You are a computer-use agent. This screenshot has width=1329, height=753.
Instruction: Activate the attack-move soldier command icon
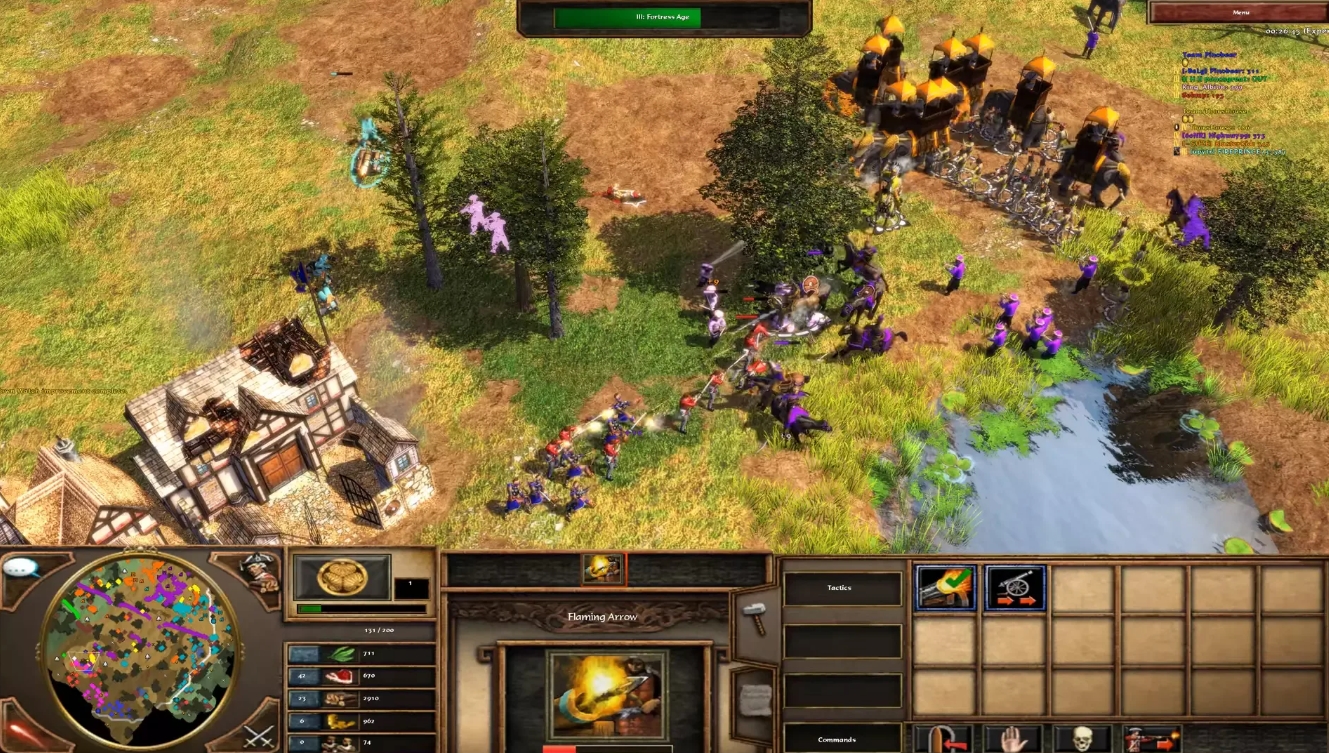(1155, 745)
